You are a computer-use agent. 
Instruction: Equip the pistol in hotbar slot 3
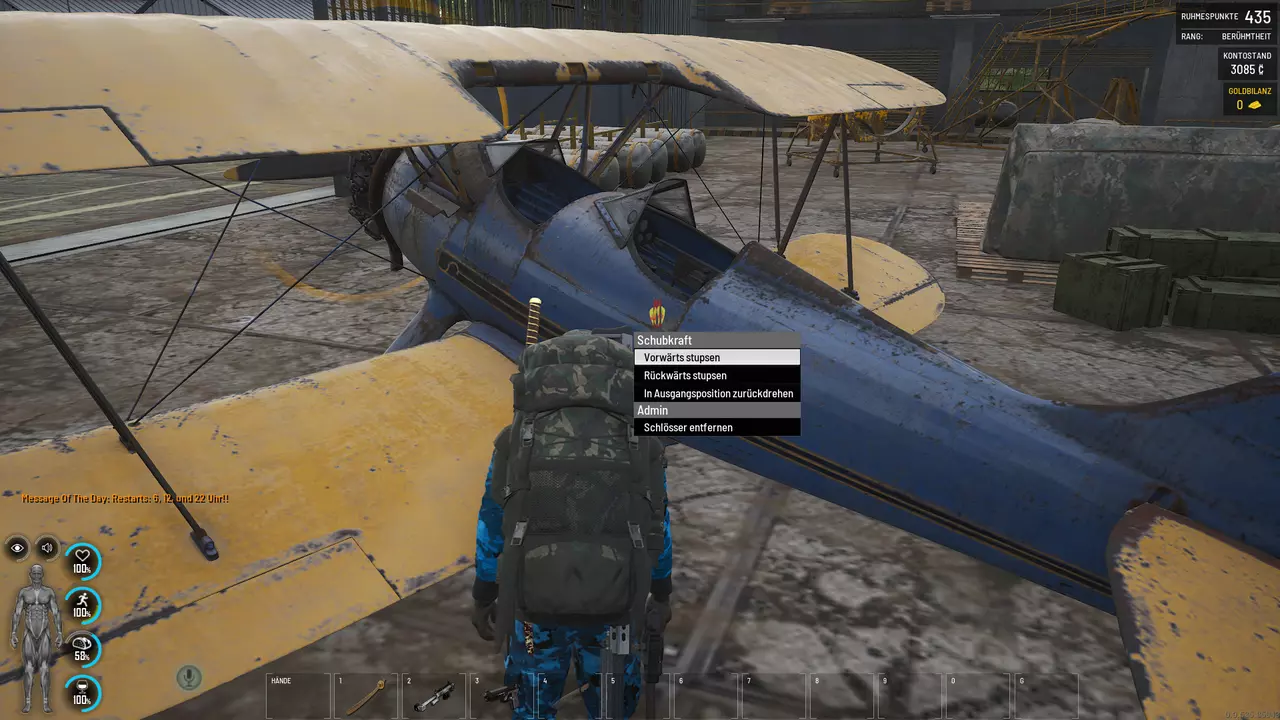pyautogui.click(x=502, y=696)
